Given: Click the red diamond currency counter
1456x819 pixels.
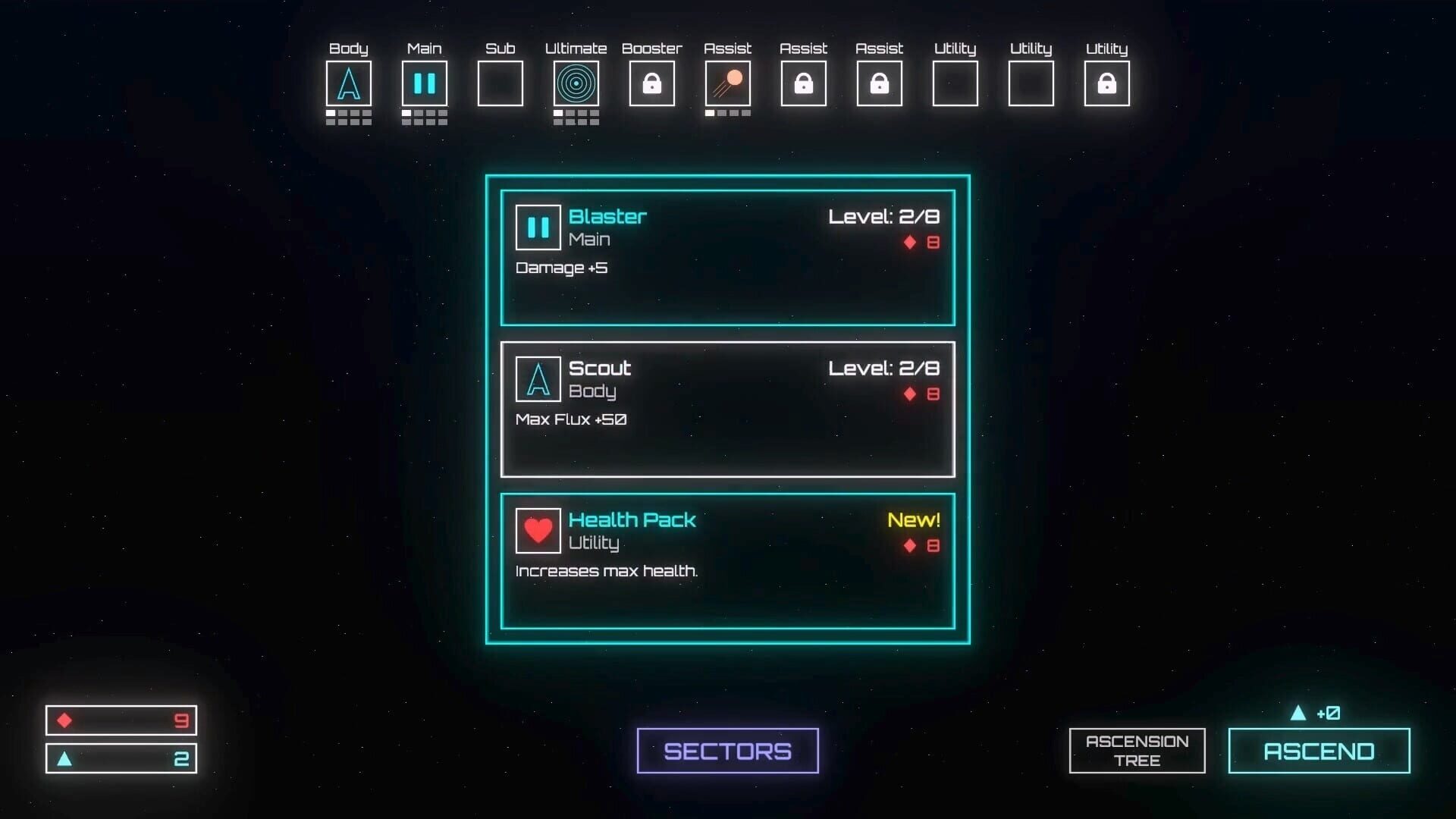Looking at the screenshot, I should pyautogui.click(x=121, y=720).
